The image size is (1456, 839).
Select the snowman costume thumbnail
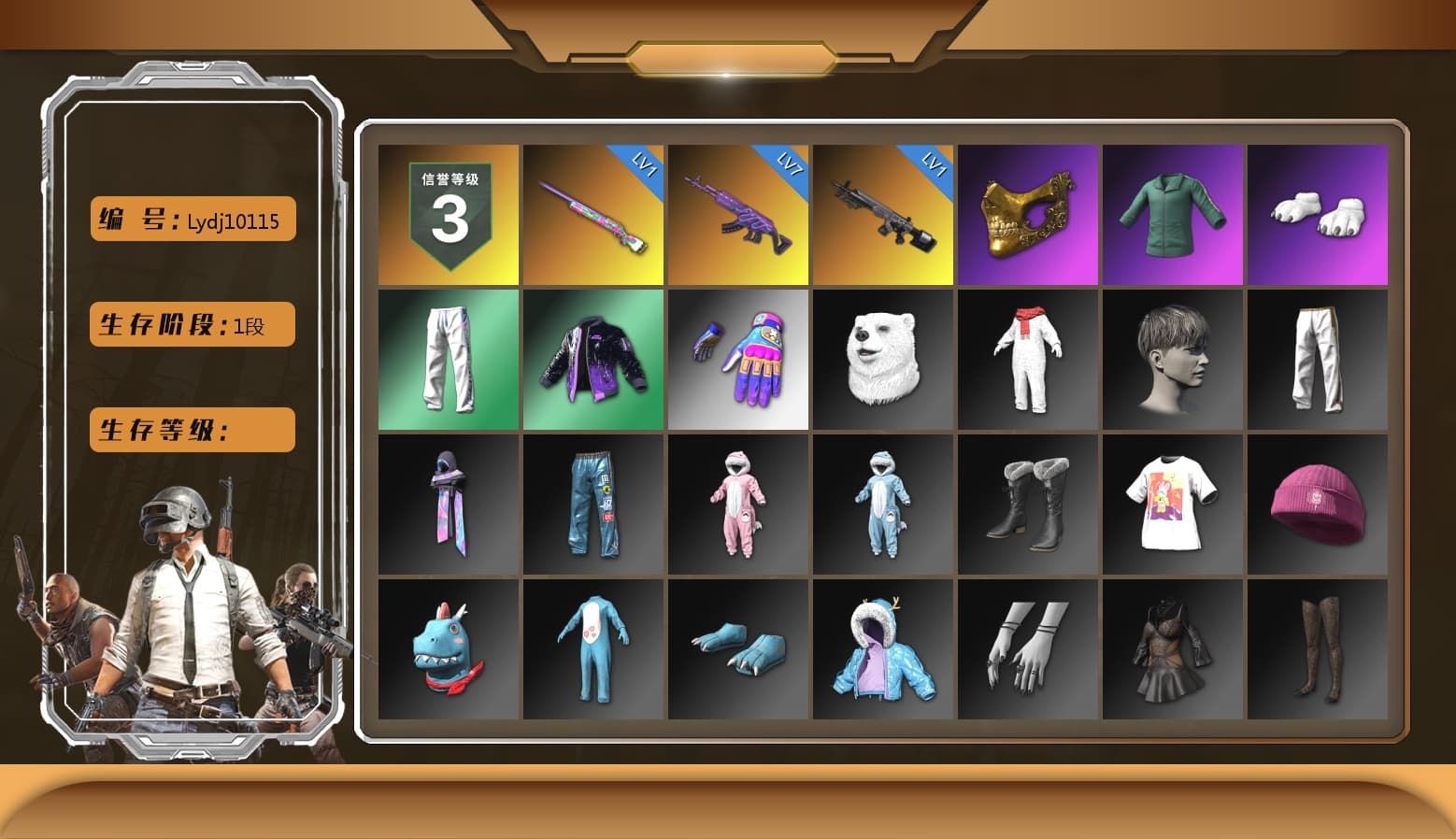tap(1028, 360)
